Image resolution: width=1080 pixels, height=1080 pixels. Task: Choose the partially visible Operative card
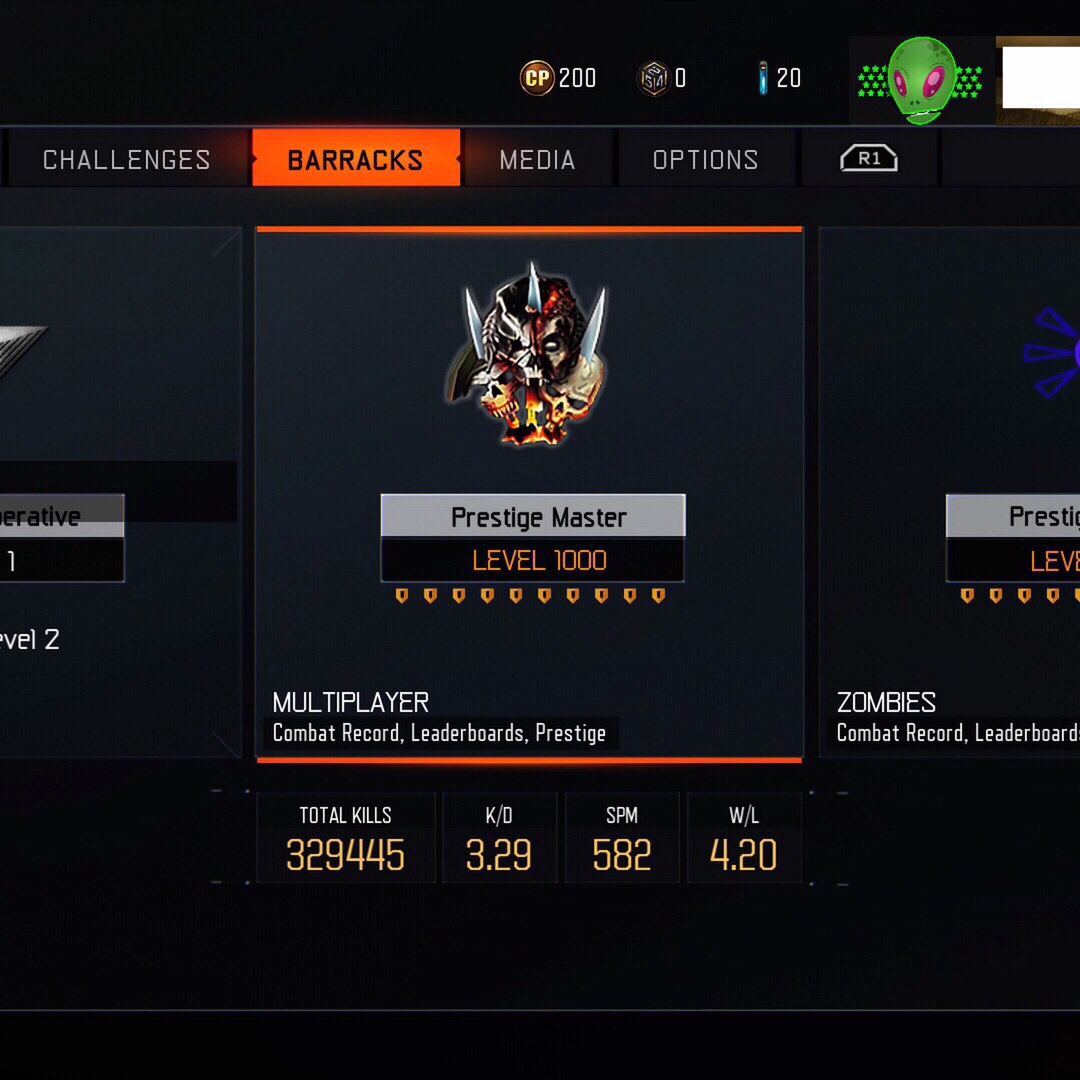coord(120,494)
